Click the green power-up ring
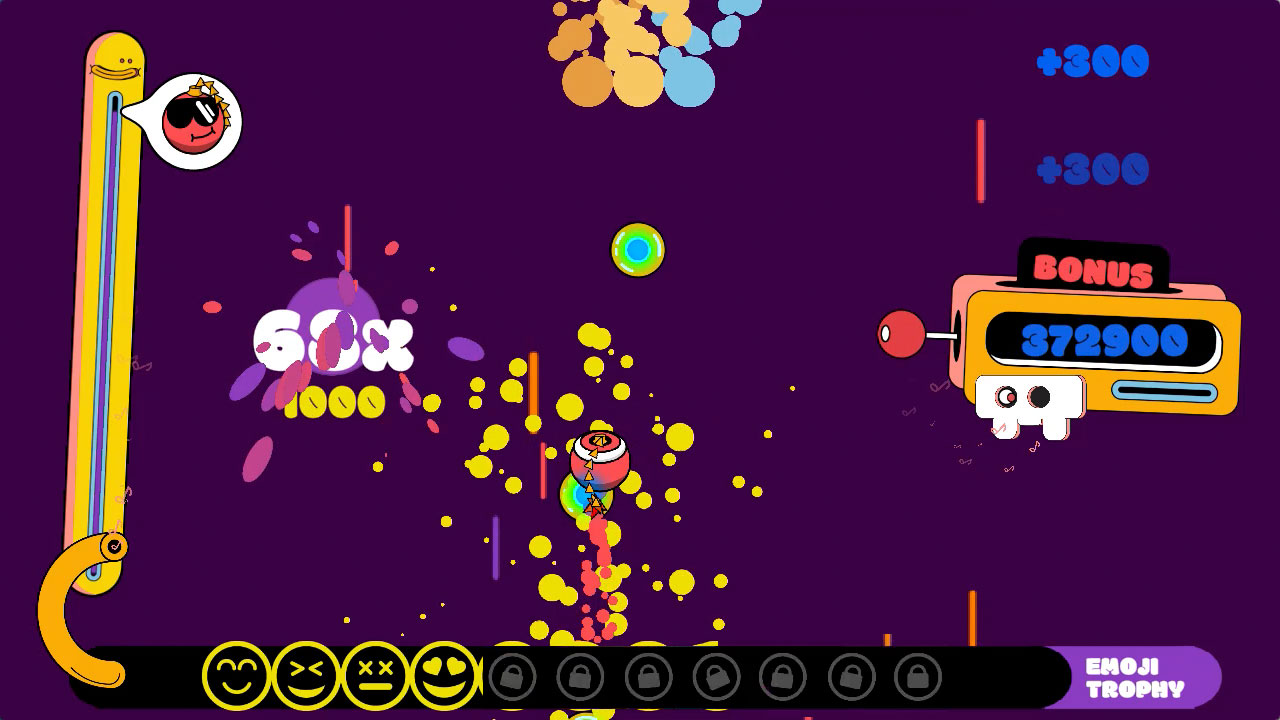1280x720 pixels. click(637, 249)
